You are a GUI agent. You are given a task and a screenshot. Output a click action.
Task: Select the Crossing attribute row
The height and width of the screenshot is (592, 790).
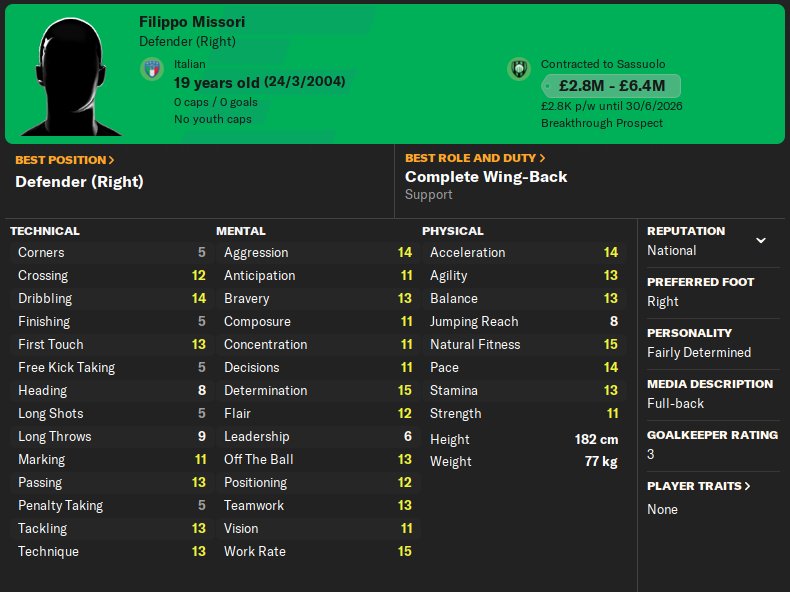click(x=110, y=275)
